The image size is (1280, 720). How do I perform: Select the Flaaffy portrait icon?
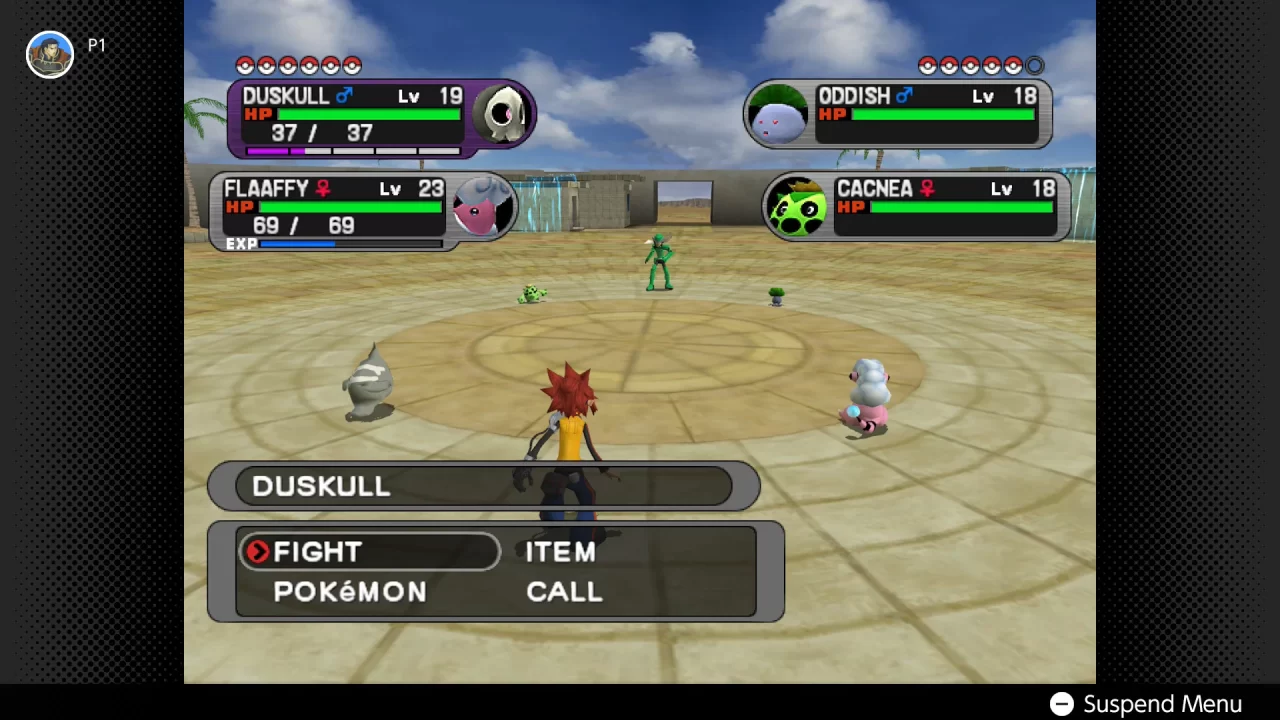coord(483,207)
